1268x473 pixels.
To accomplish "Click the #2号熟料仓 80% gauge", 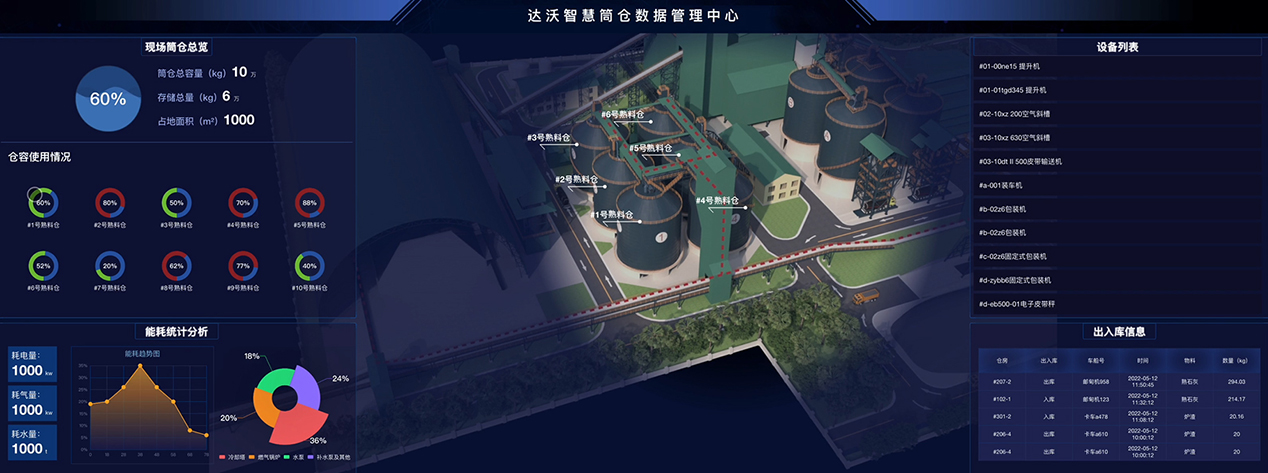I will (x=110, y=203).
